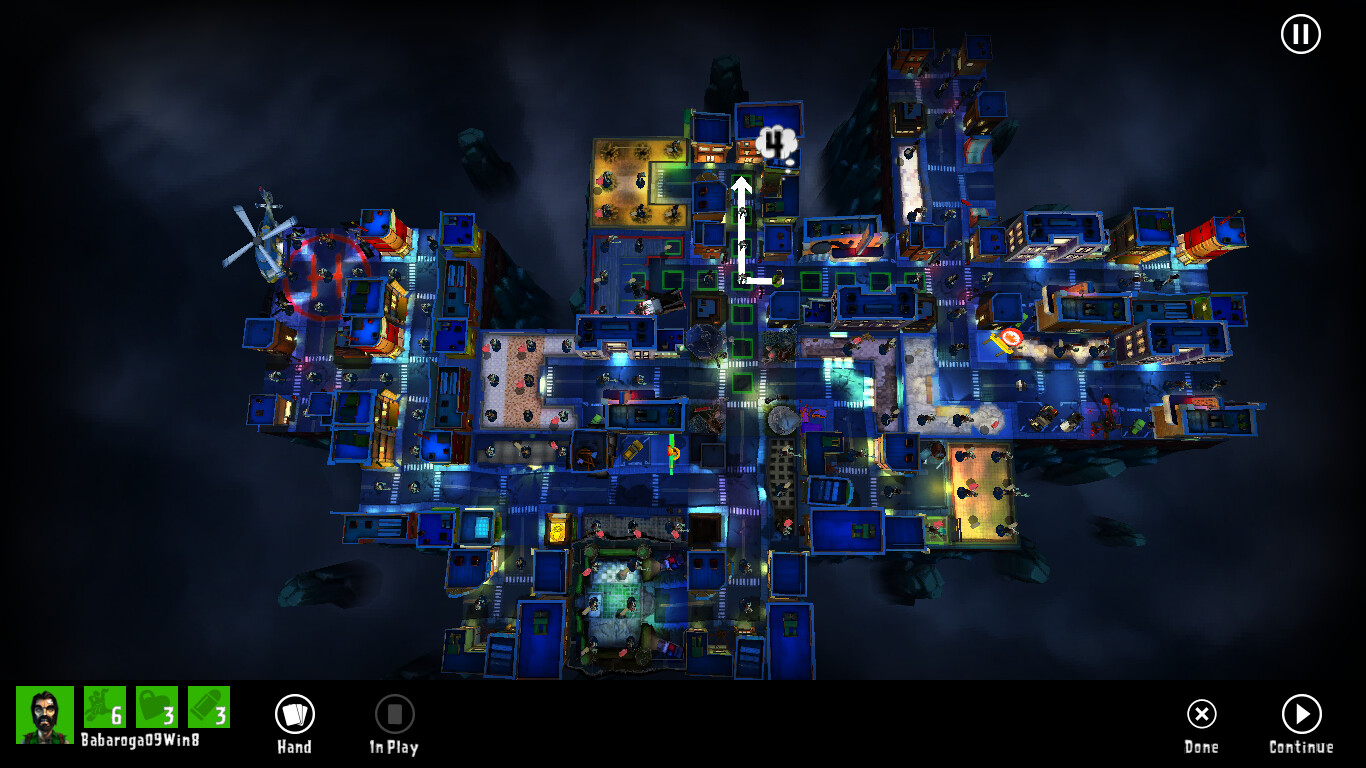
Task: Click the red-and-white marker on the right rooftop
Action: (x=1013, y=338)
